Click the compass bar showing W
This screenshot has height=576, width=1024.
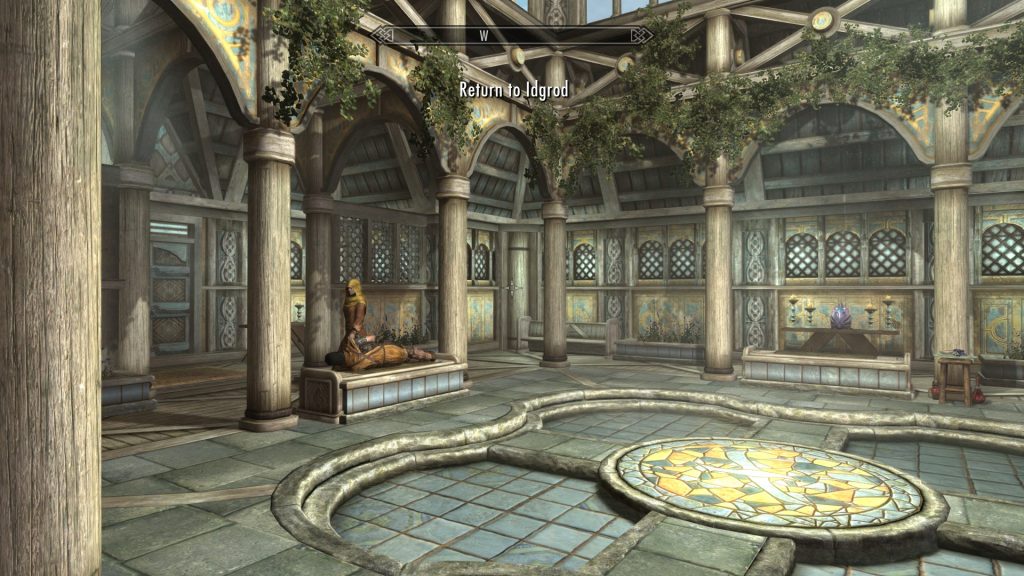(512, 35)
